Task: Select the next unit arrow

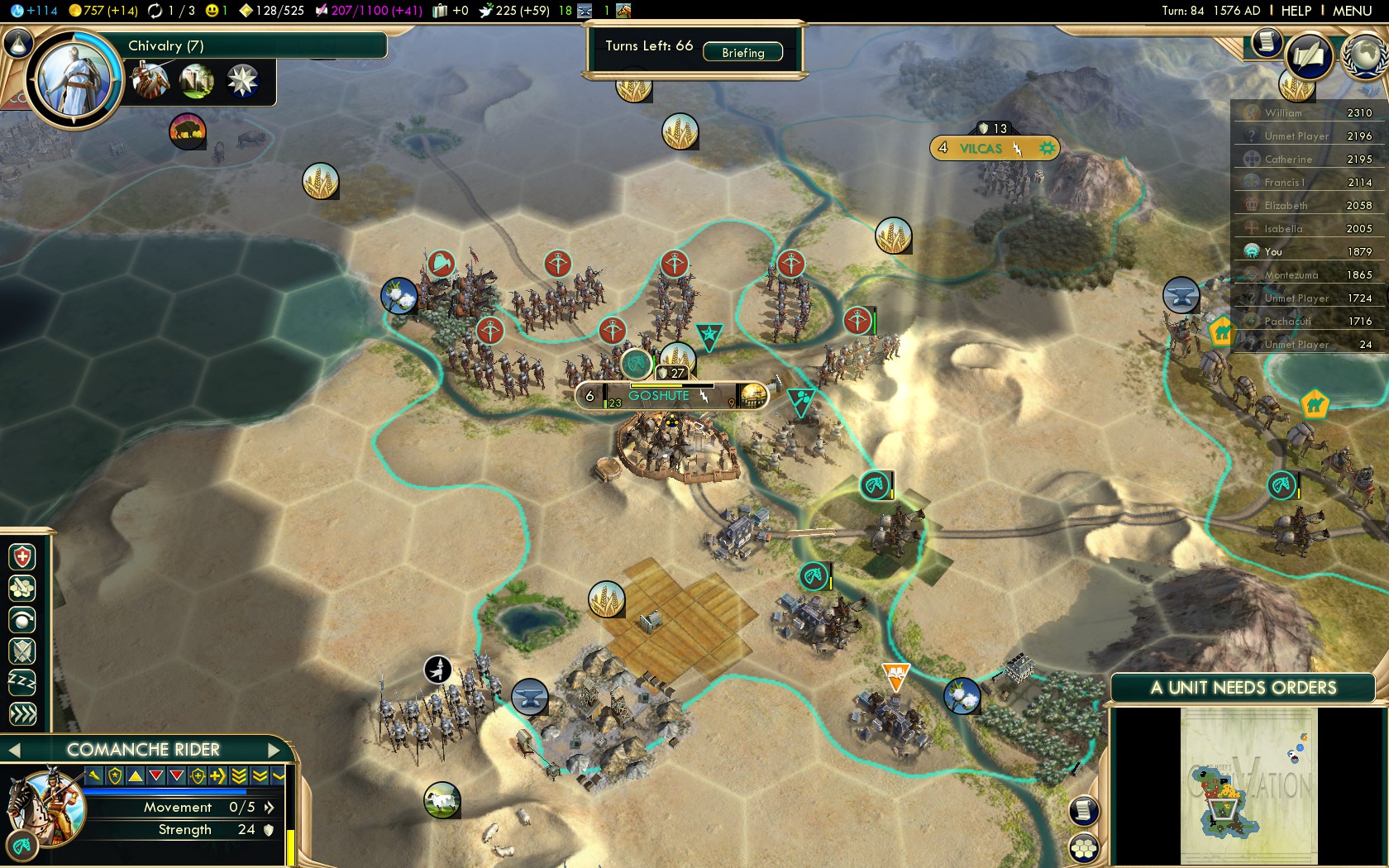Action: click(274, 750)
